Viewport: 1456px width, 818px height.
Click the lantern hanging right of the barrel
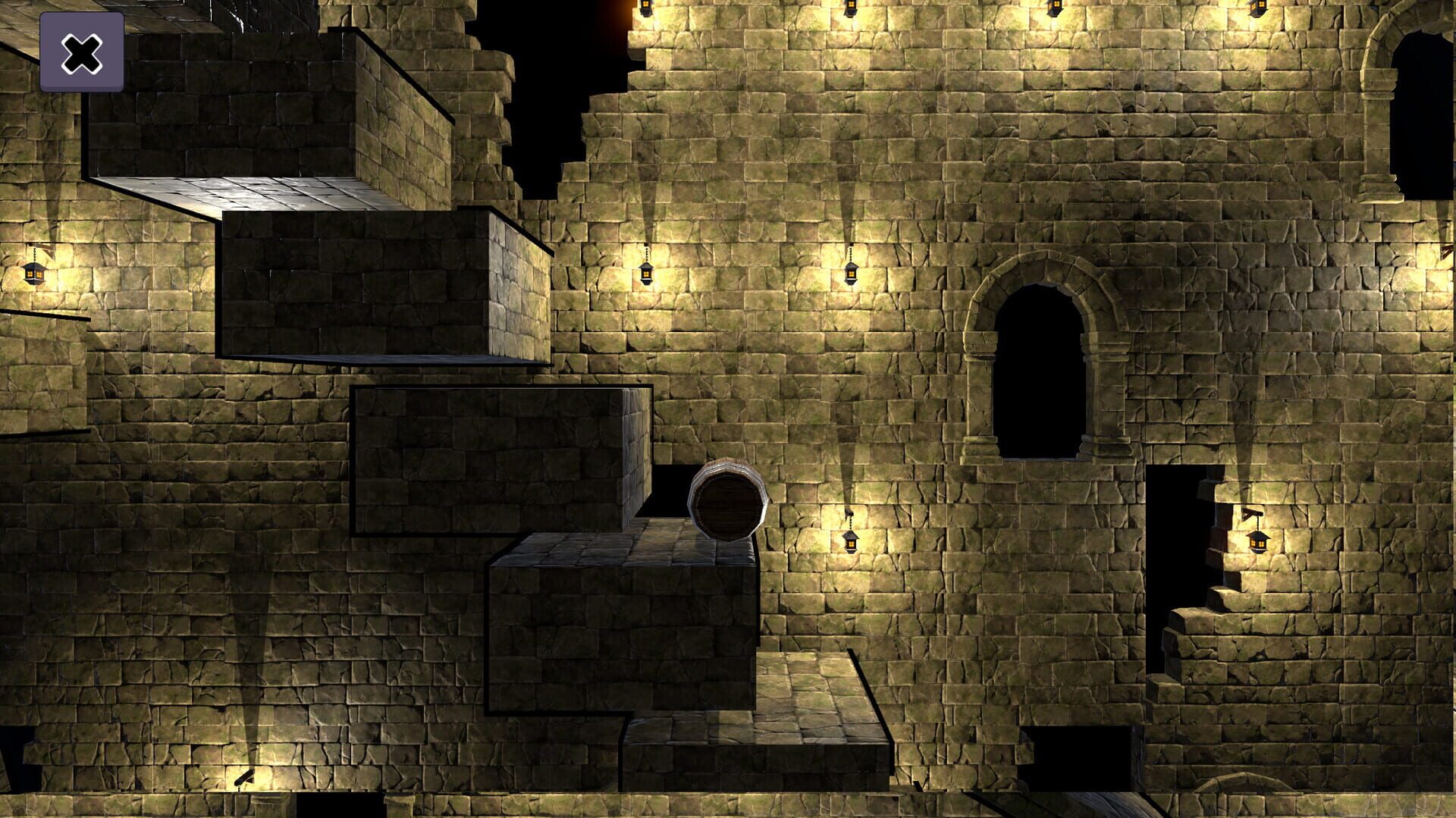(x=849, y=542)
